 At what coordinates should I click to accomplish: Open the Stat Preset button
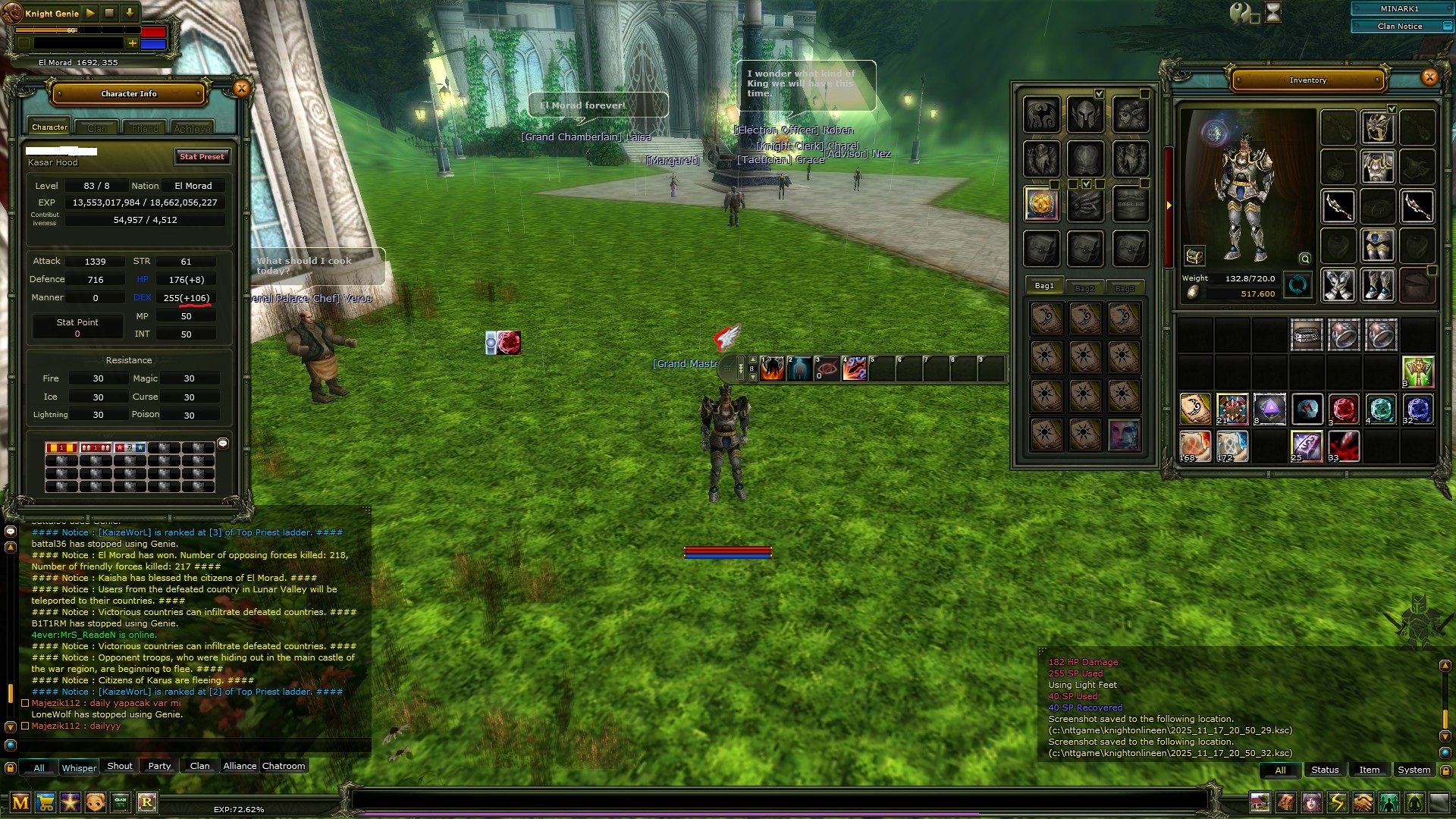tap(202, 157)
